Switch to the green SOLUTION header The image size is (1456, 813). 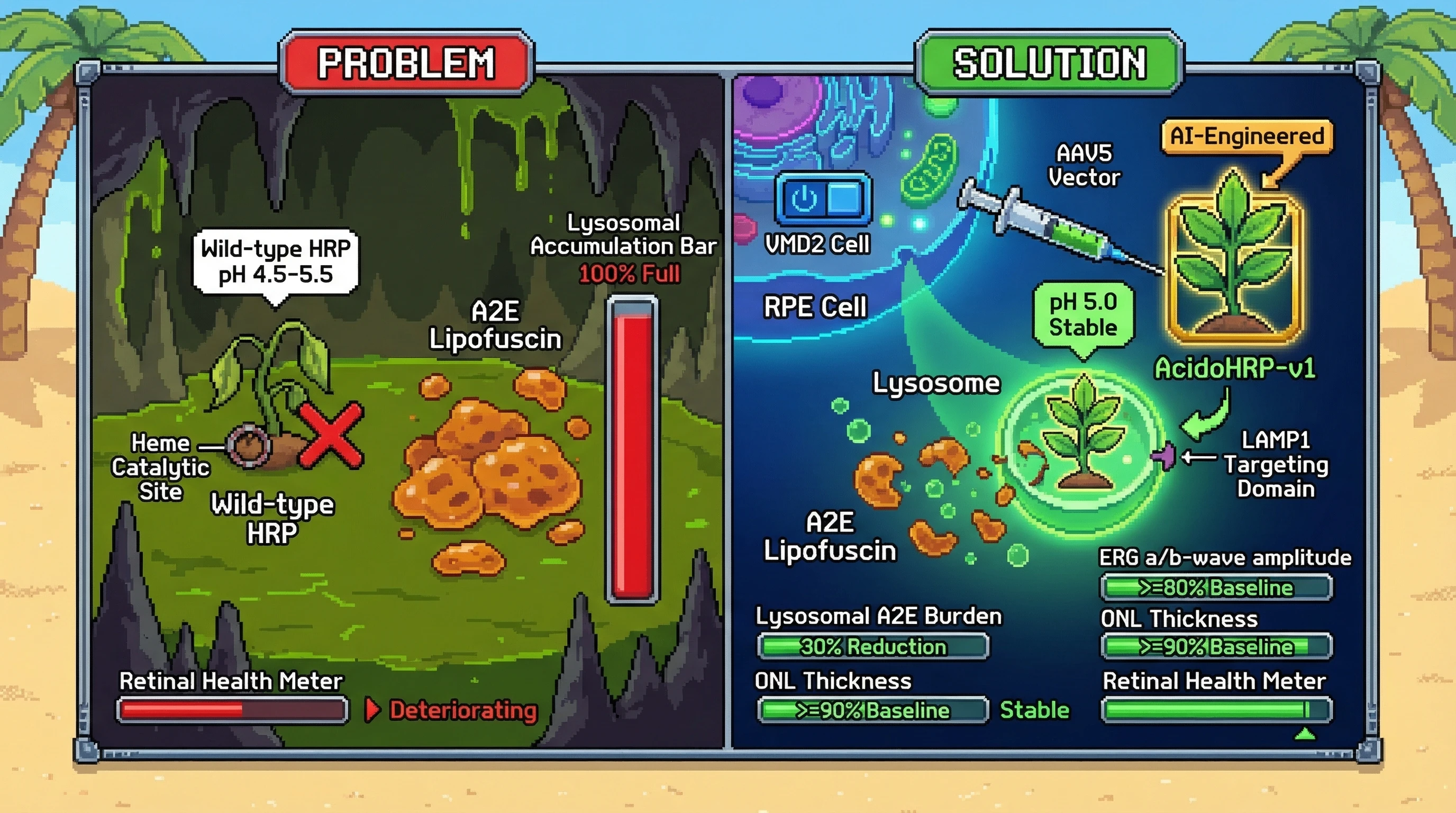click(x=1049, y=62)
